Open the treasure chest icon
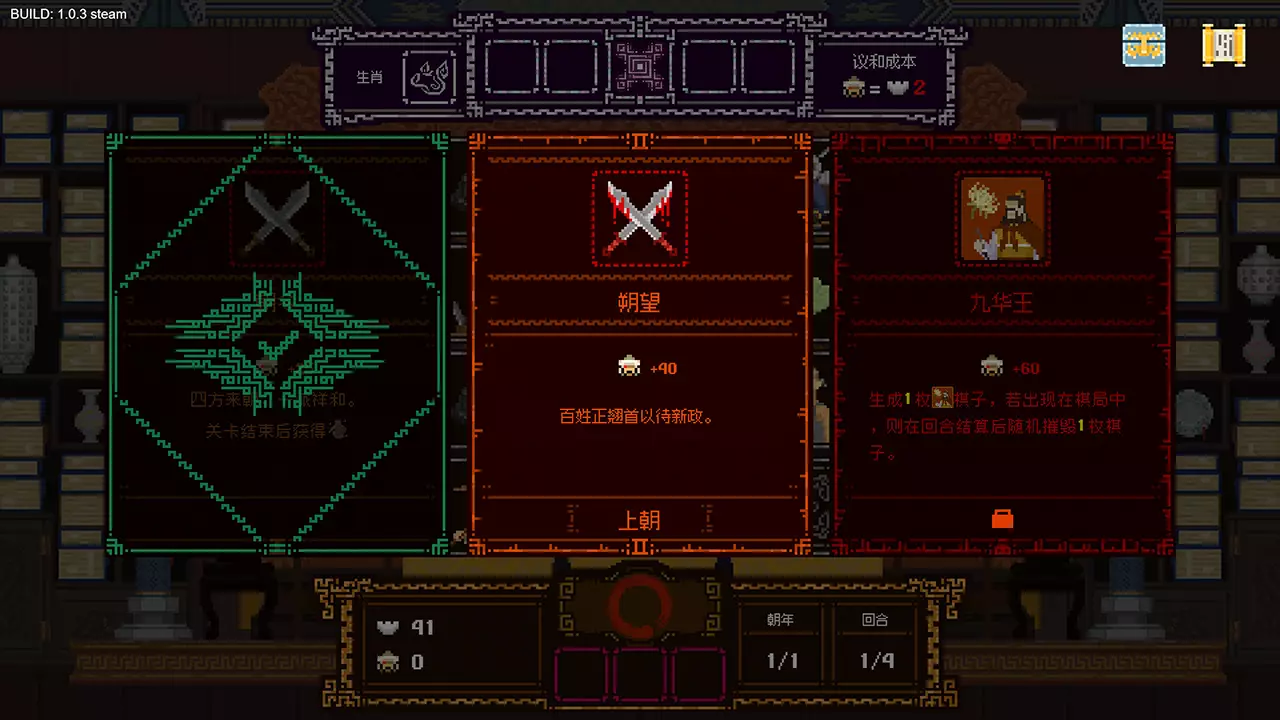The height and width of the screenshot is (720, 1280). click(x=1143, y=45)
